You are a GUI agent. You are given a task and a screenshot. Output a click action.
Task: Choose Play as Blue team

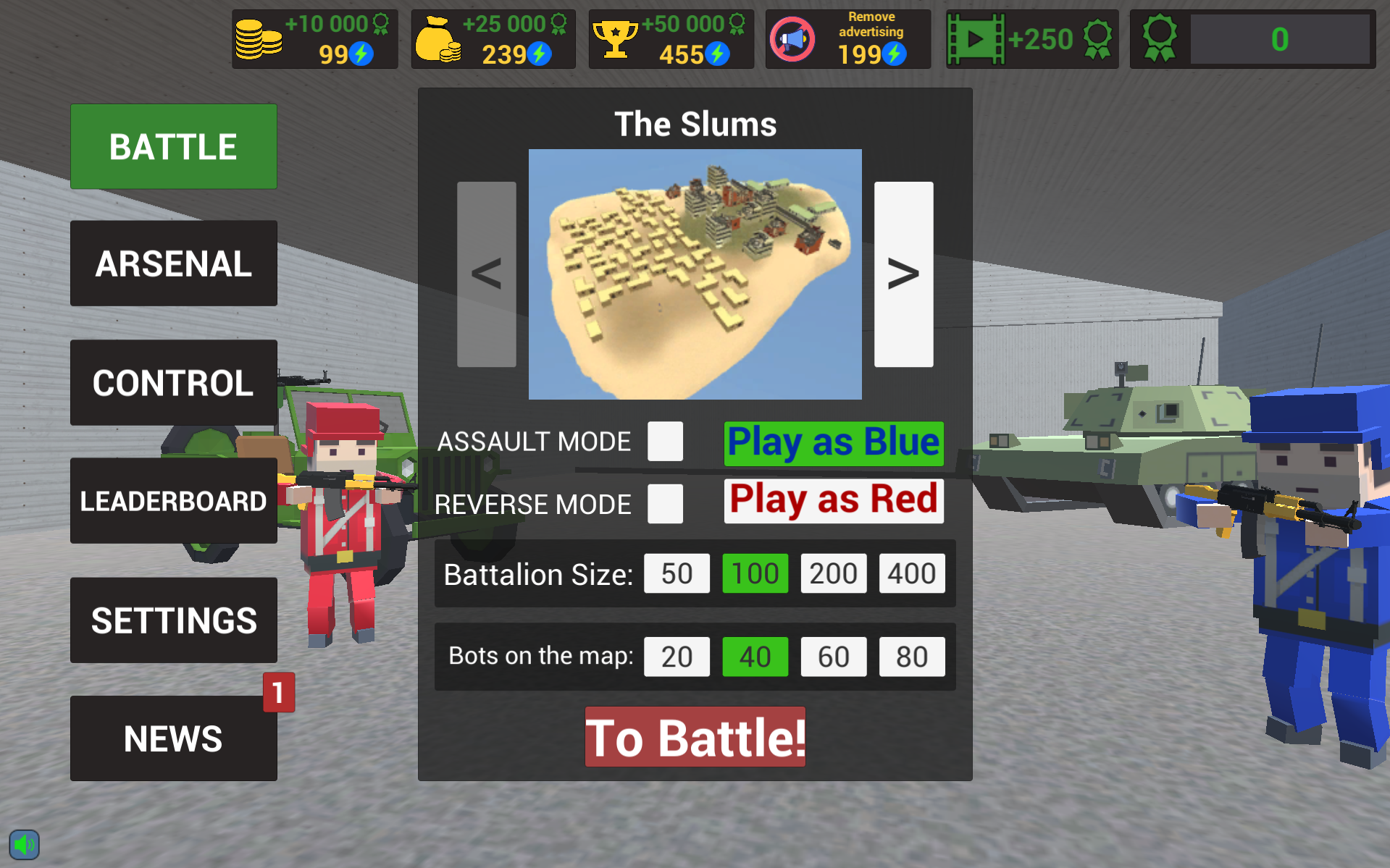833,443
